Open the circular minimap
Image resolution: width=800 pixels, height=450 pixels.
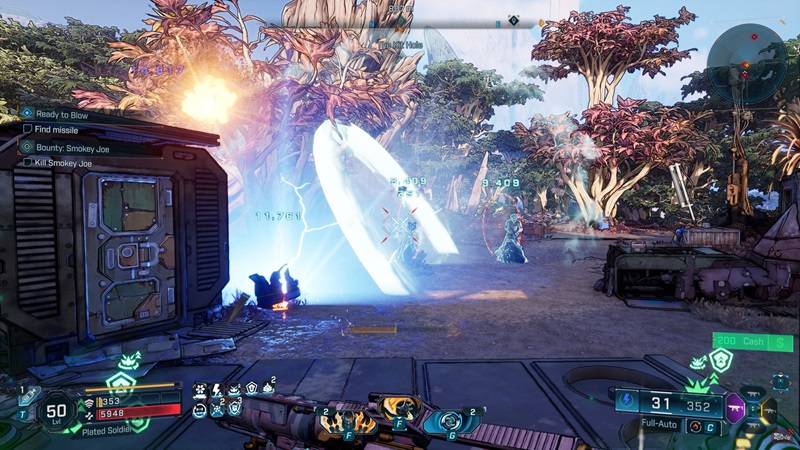[x=746, y=62]
